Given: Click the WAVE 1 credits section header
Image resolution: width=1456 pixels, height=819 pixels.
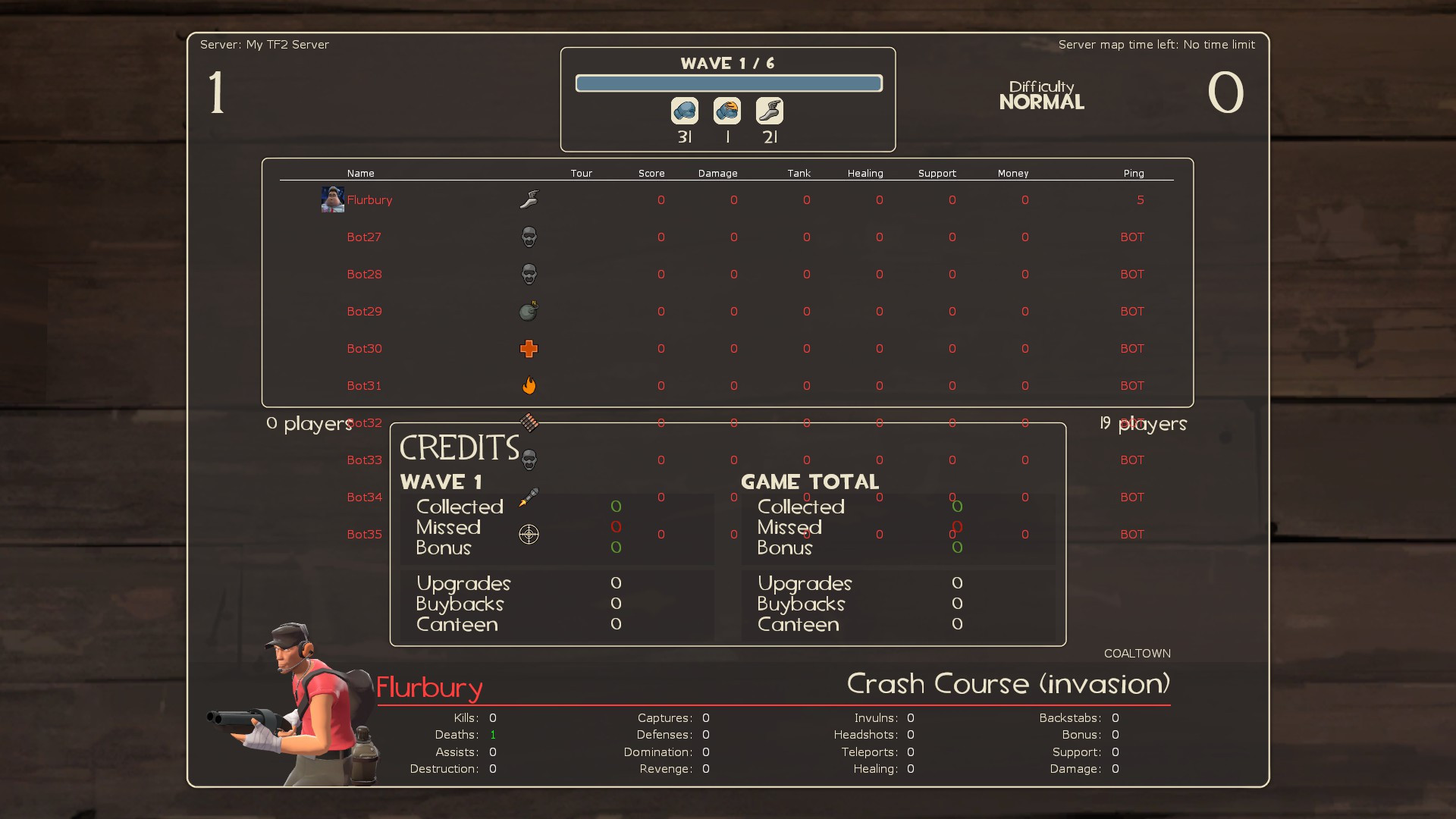Looking at the screenshot, I should [x=441, y=482].
